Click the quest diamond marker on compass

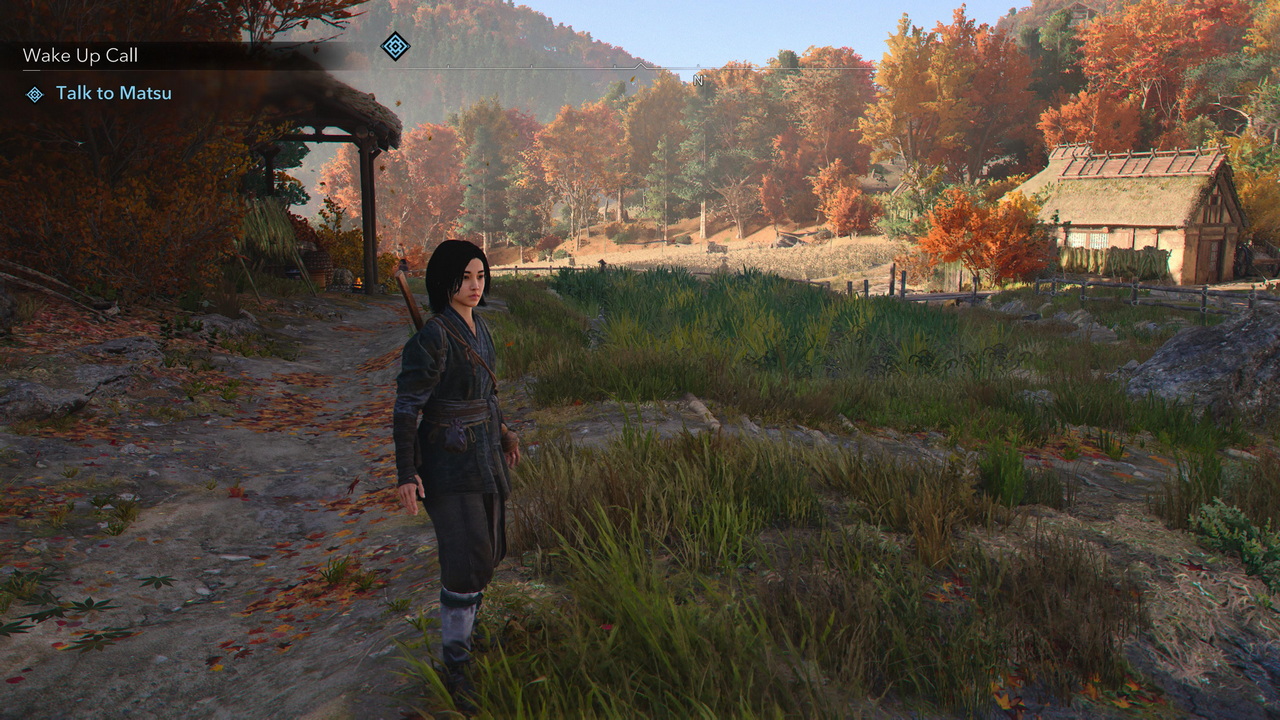[x=395, y=46]
